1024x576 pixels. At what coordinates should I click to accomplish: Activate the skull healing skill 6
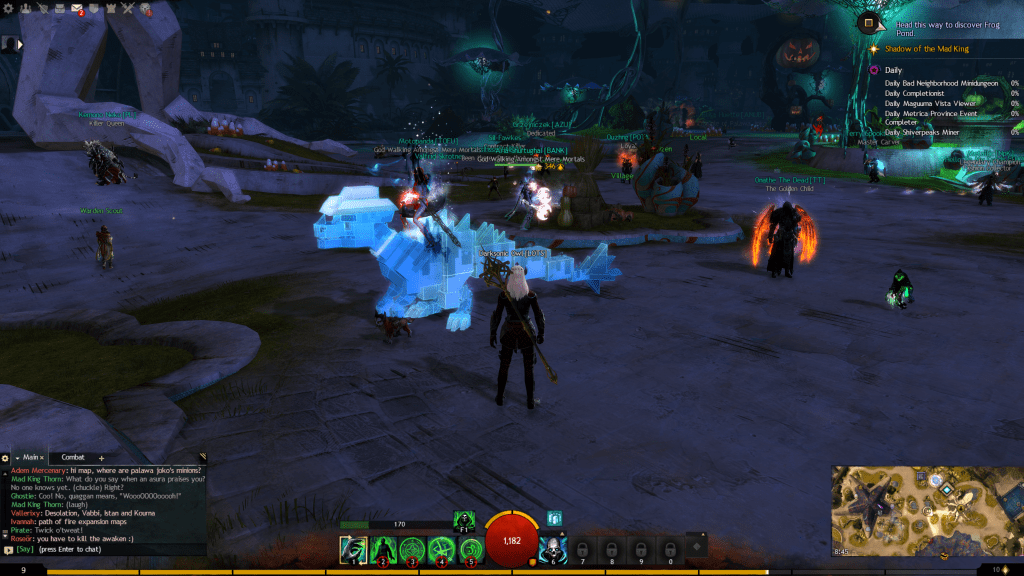[x=553, y=549]
